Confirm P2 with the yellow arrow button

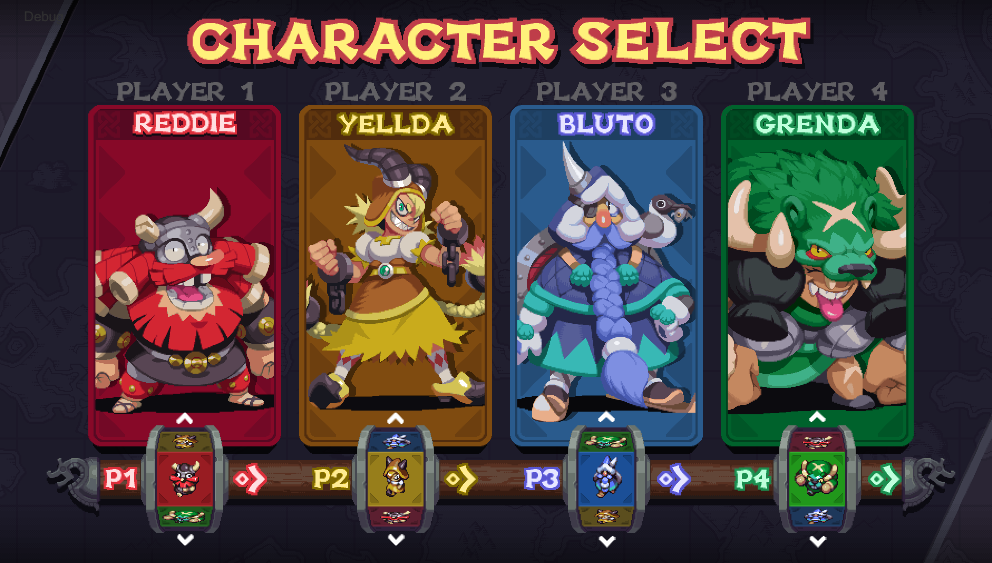click(461, 479)
